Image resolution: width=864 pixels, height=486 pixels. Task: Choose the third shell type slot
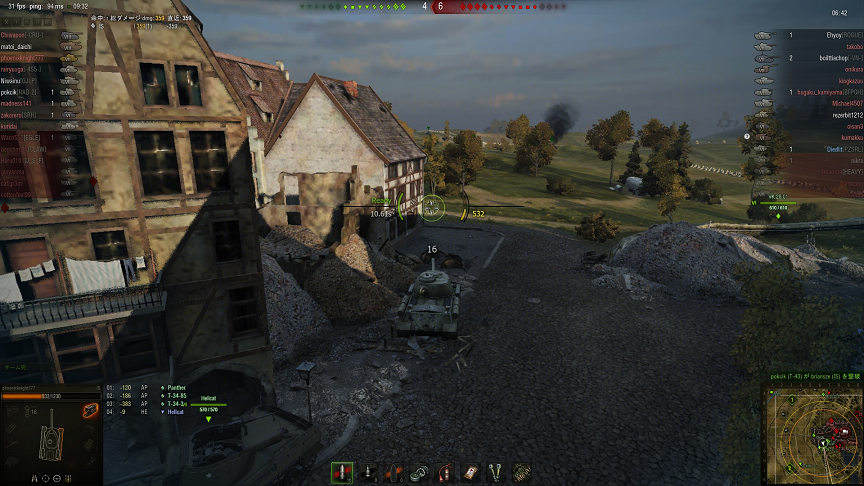pyautogui.click(x=394, y=472)
